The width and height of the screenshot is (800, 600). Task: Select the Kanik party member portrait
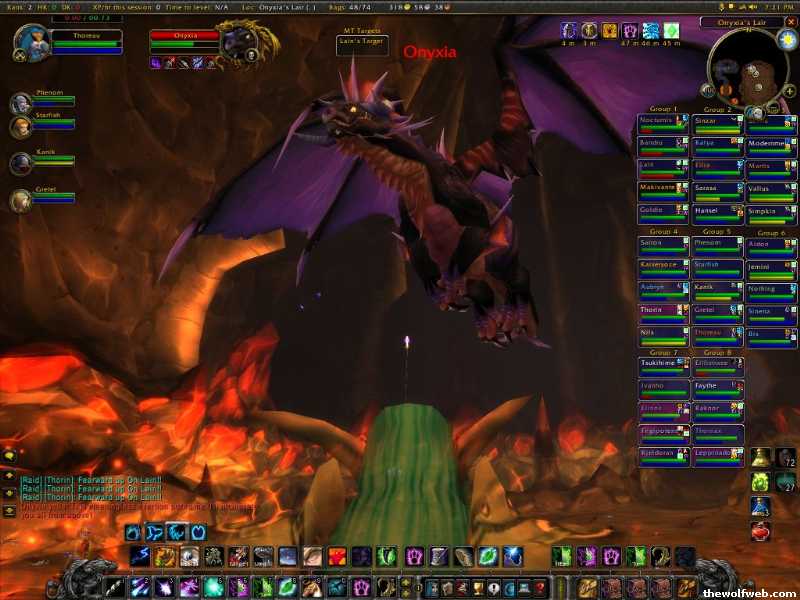click(21, 163)
